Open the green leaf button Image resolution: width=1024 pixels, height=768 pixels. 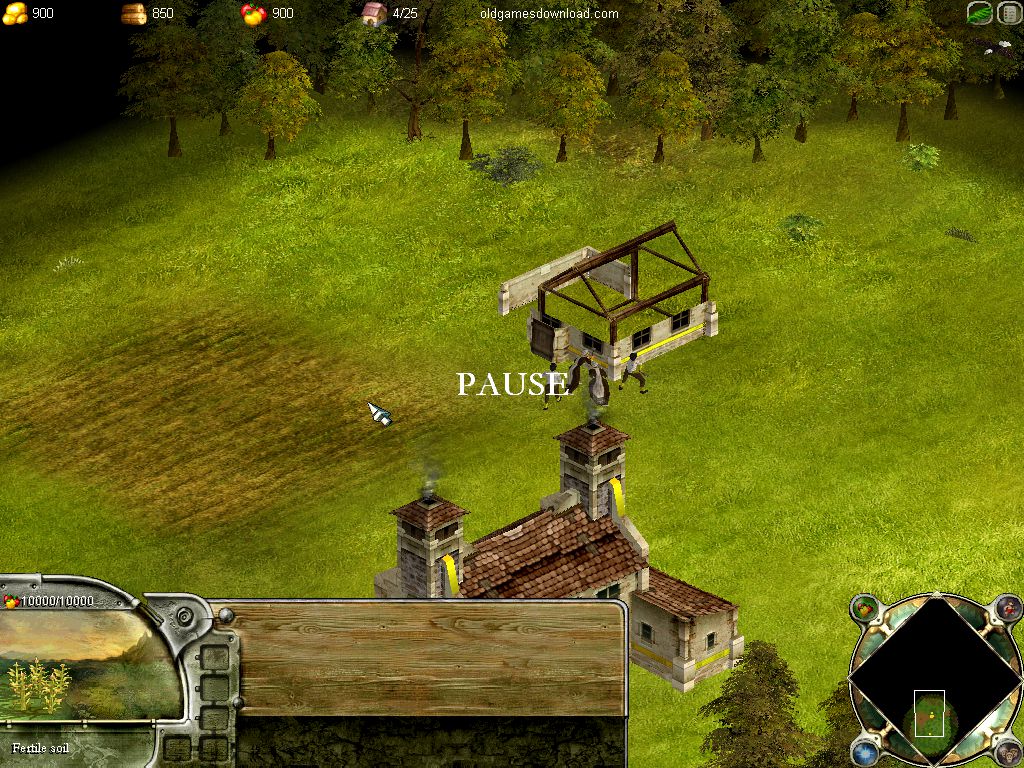coord(980,14)
